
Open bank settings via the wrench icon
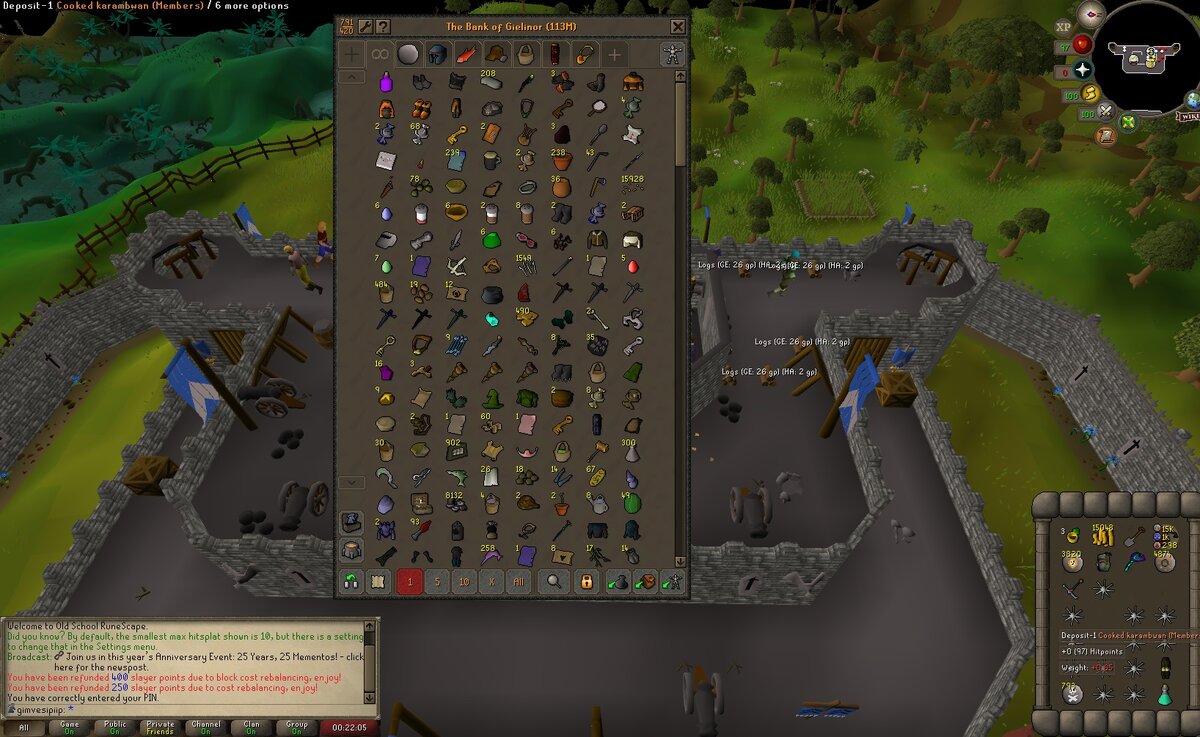pos(365,27)
